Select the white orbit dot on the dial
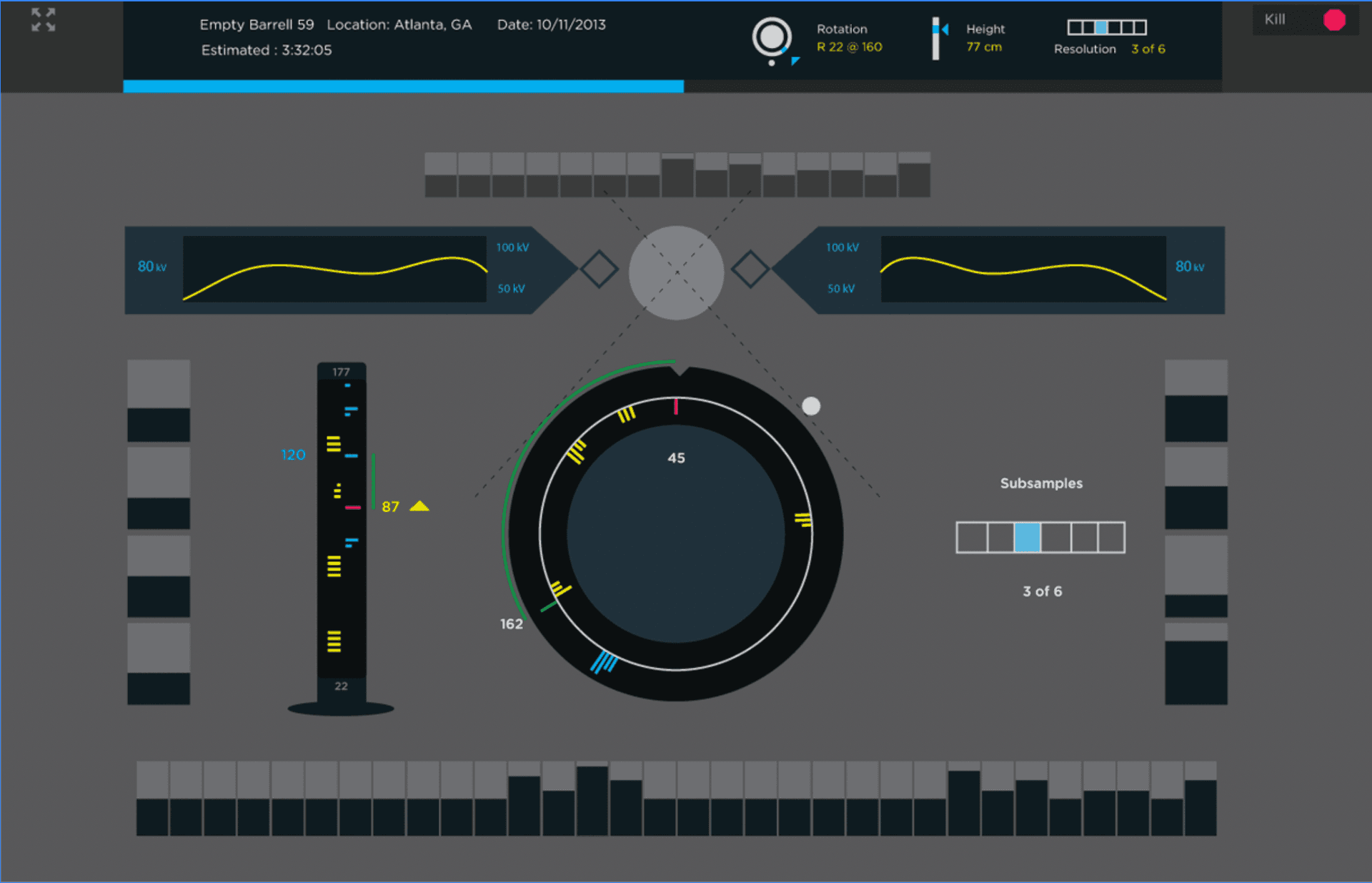This screenshot has height=883, width=1372. coord(811,405)
